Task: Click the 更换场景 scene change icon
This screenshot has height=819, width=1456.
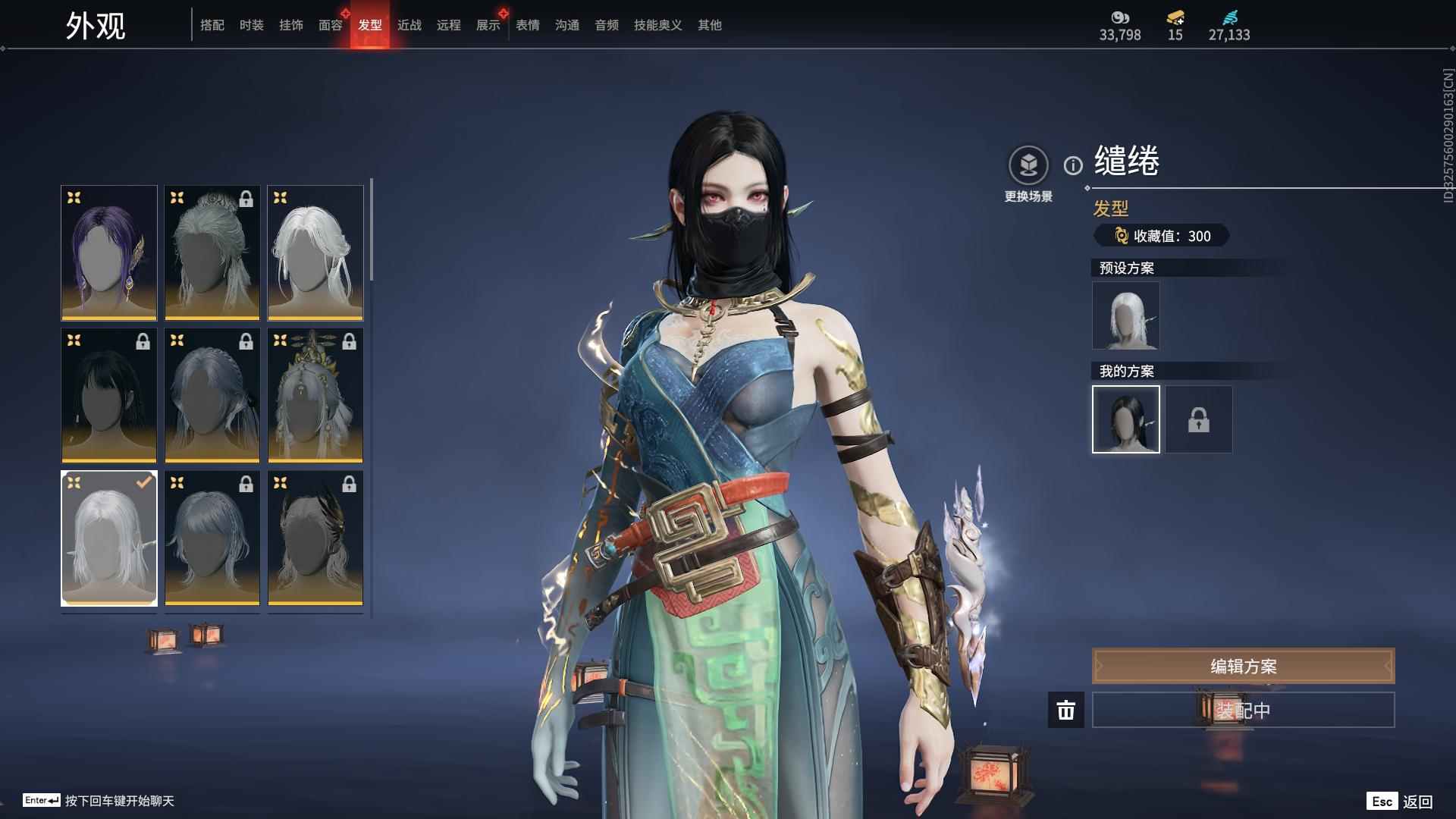Action: [x=1028, y=165]
